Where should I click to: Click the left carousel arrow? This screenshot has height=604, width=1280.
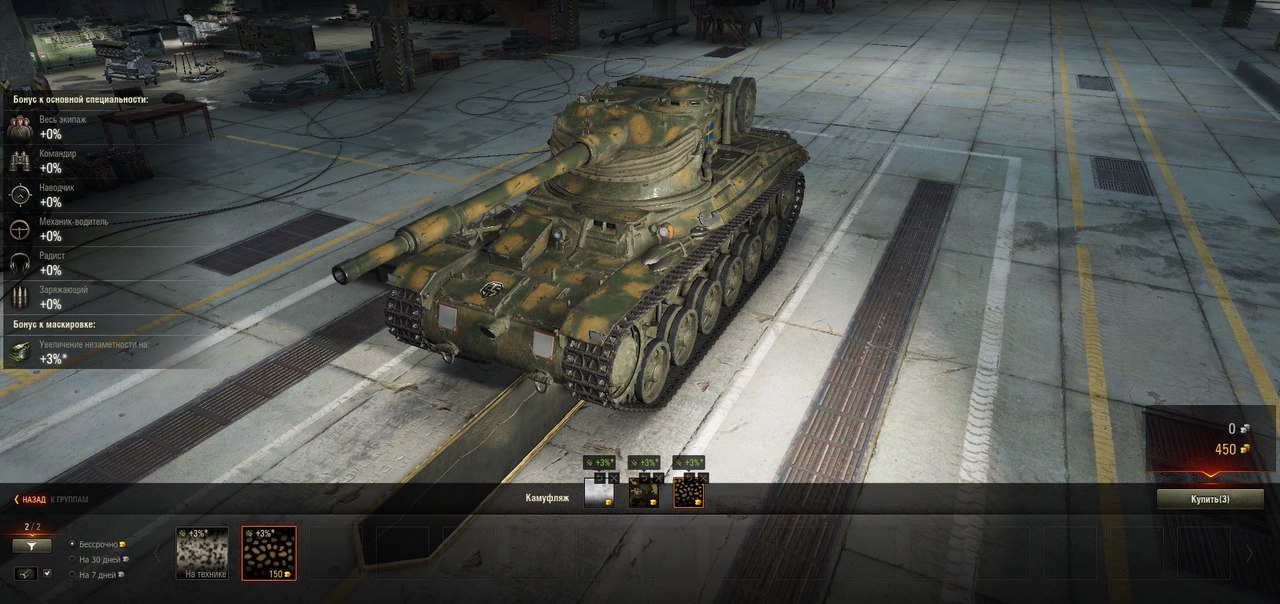(x=155, y=553)
